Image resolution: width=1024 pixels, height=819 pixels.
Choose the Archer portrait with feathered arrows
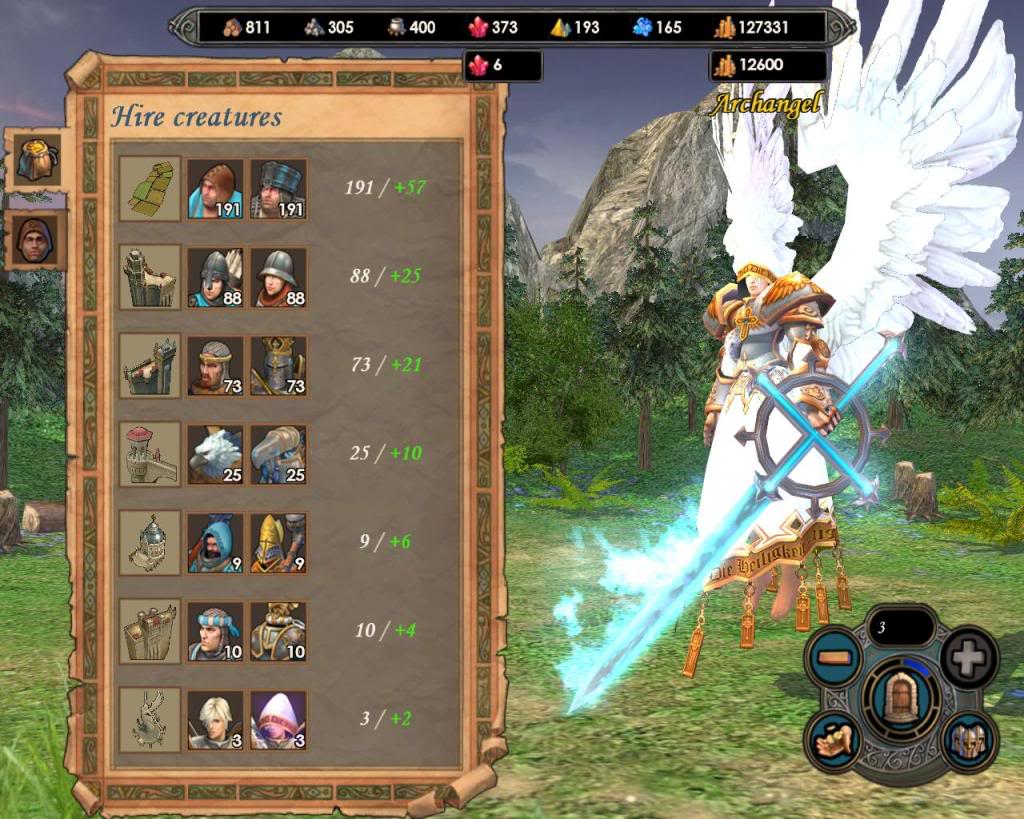(x=215, y=277)
